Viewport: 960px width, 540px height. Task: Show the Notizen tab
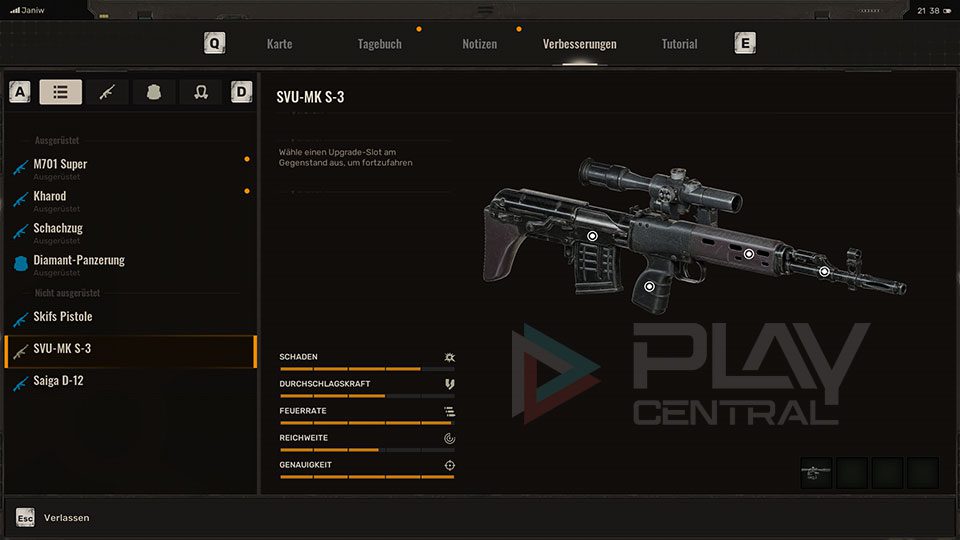pyautogui.click(x=479, y=44)
